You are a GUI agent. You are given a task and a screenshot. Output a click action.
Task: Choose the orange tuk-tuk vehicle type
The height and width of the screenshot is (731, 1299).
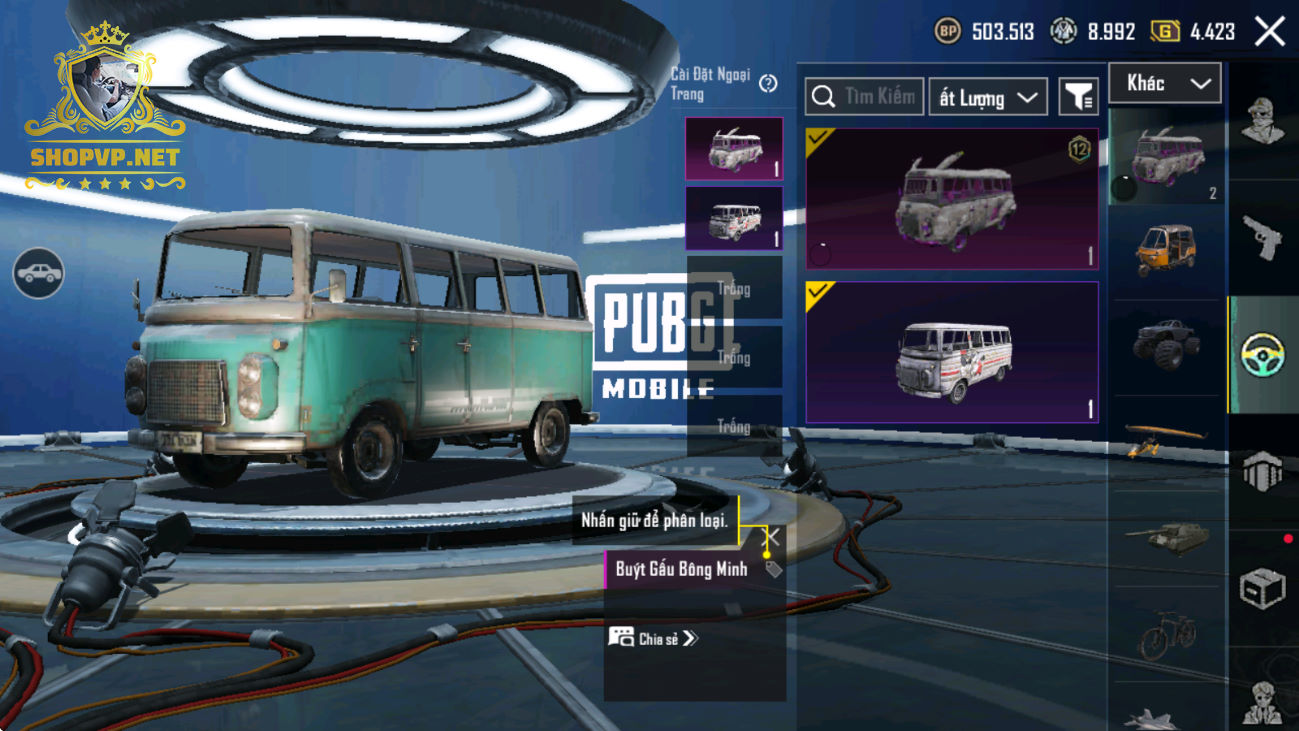[x=1166, y=250]
